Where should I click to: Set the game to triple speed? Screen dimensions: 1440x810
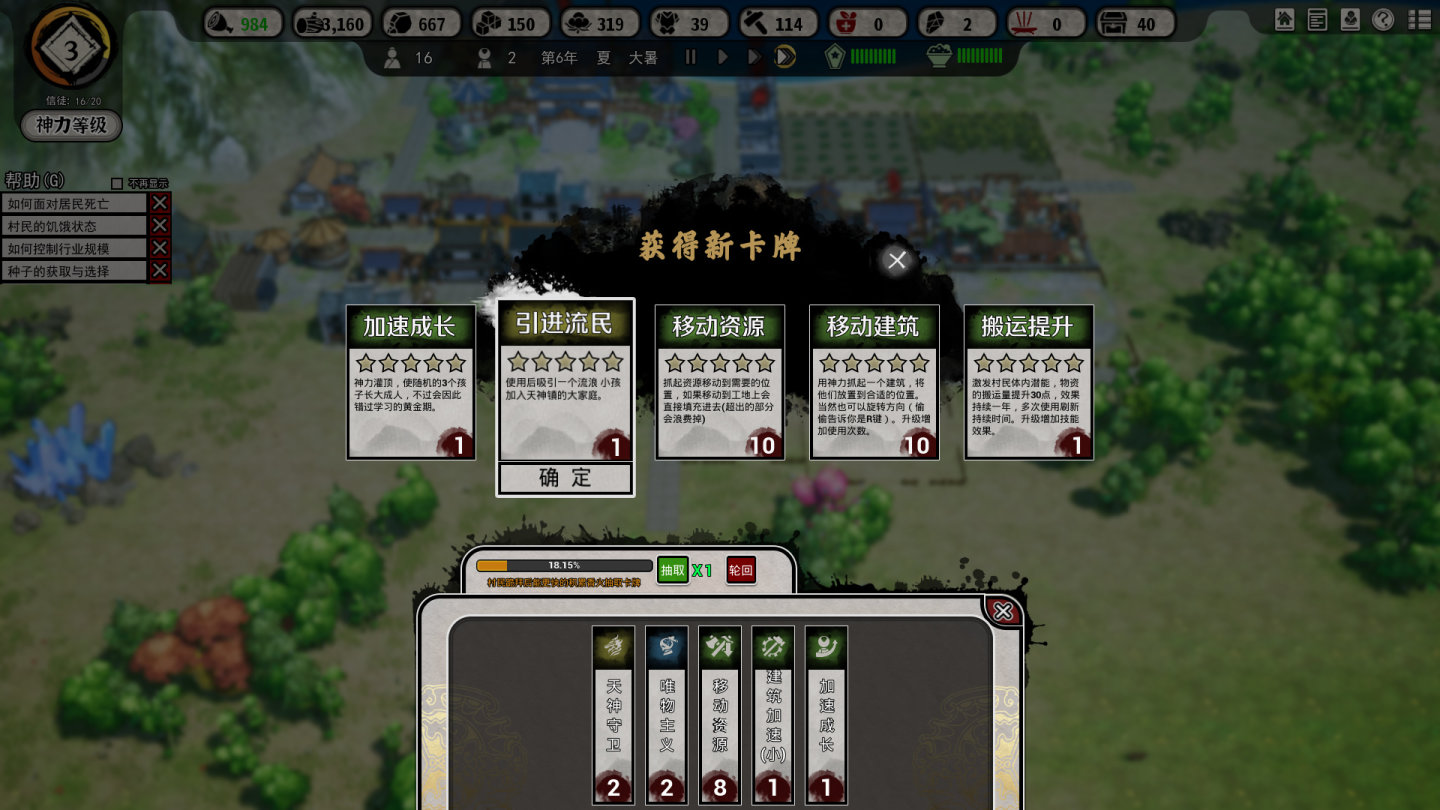point(785,57)
